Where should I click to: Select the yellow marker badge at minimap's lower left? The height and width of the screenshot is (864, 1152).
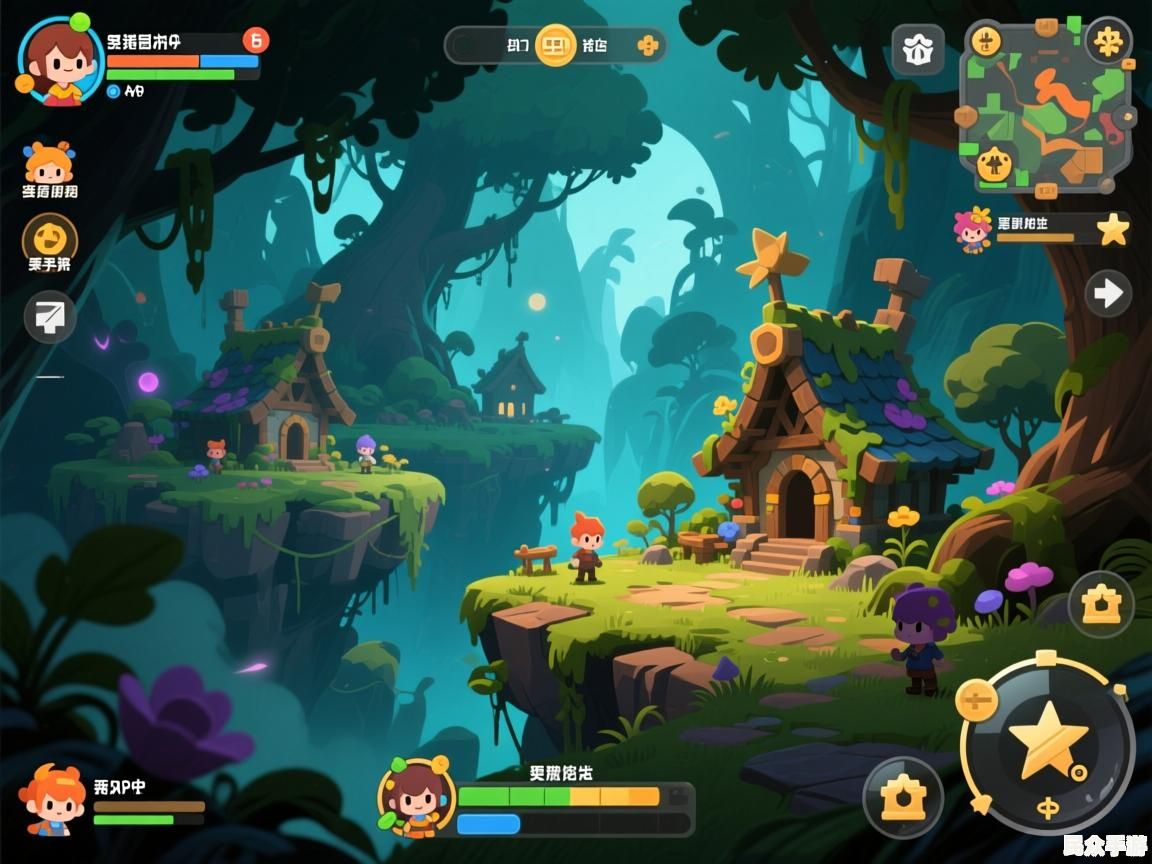(x=994, y=163)
